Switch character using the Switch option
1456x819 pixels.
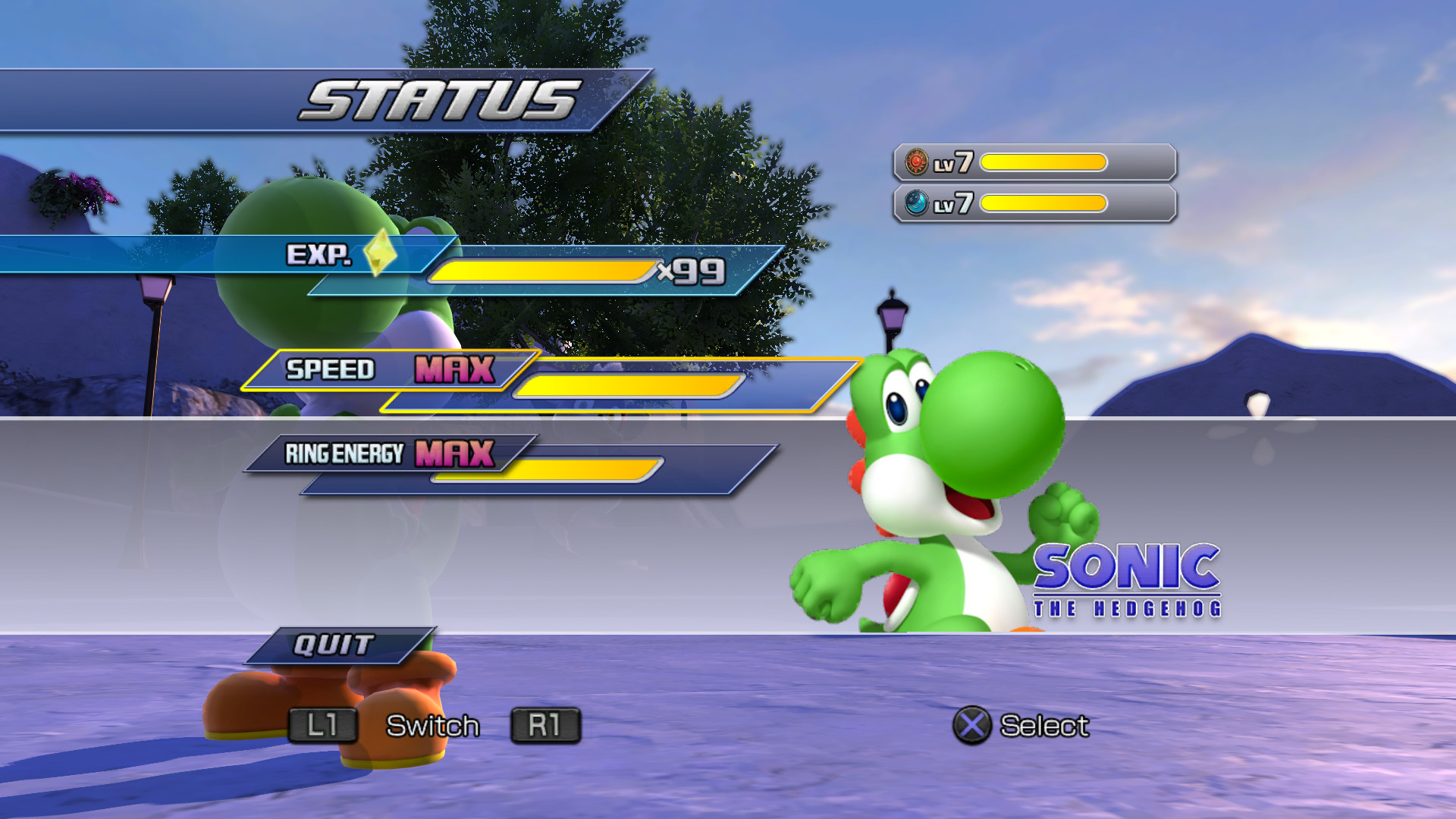point(432,726)
